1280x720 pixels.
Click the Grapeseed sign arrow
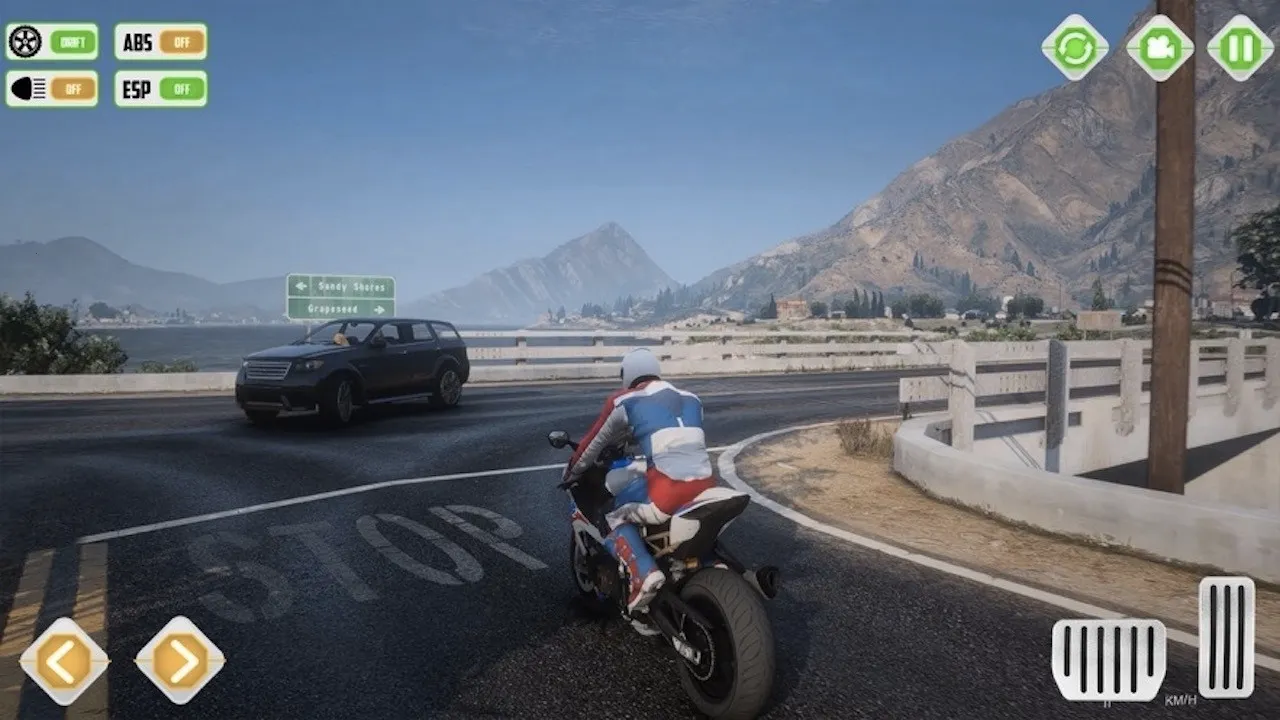[378, 308]
